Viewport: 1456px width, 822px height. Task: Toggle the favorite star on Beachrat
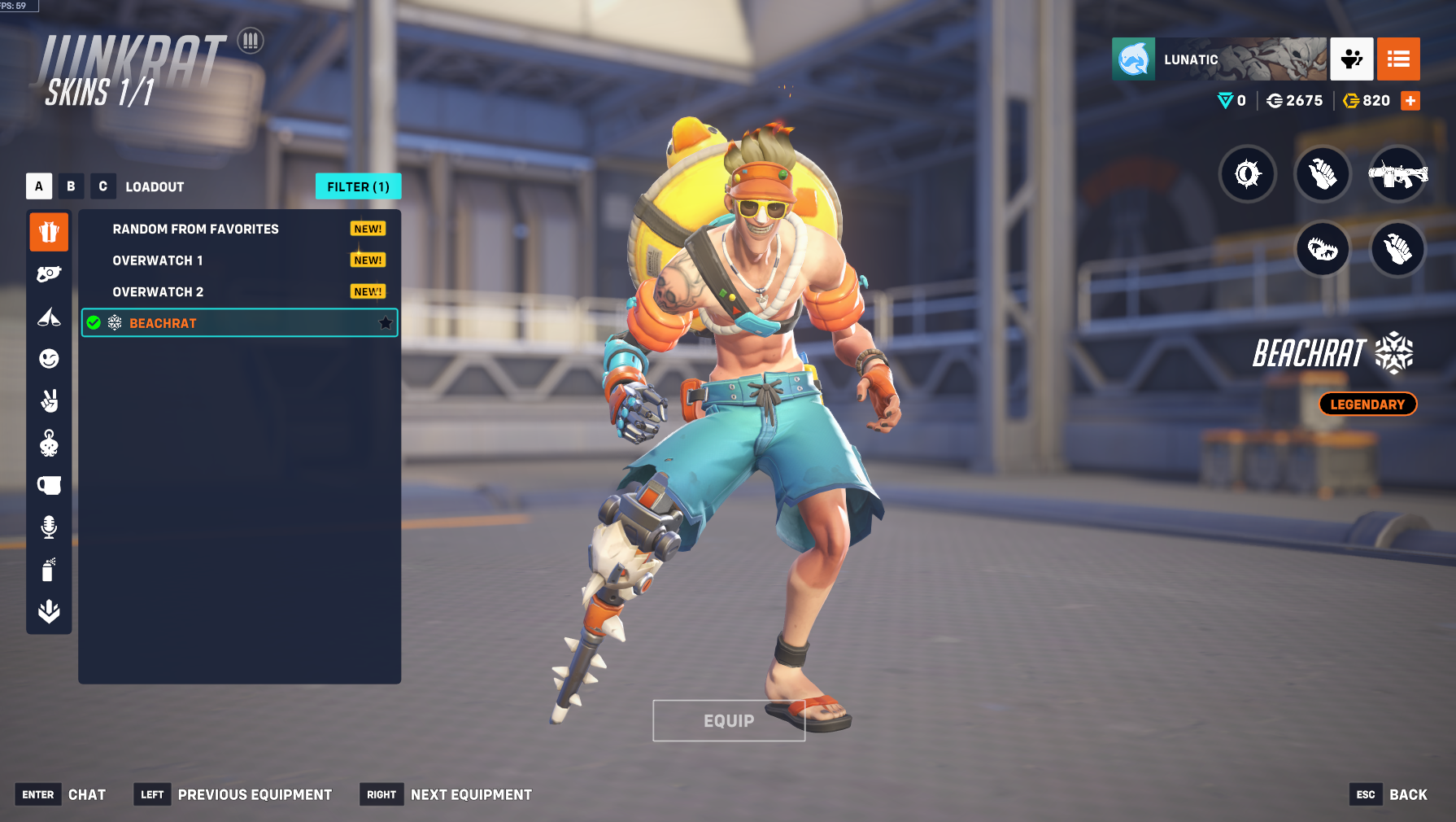(386, 323)
